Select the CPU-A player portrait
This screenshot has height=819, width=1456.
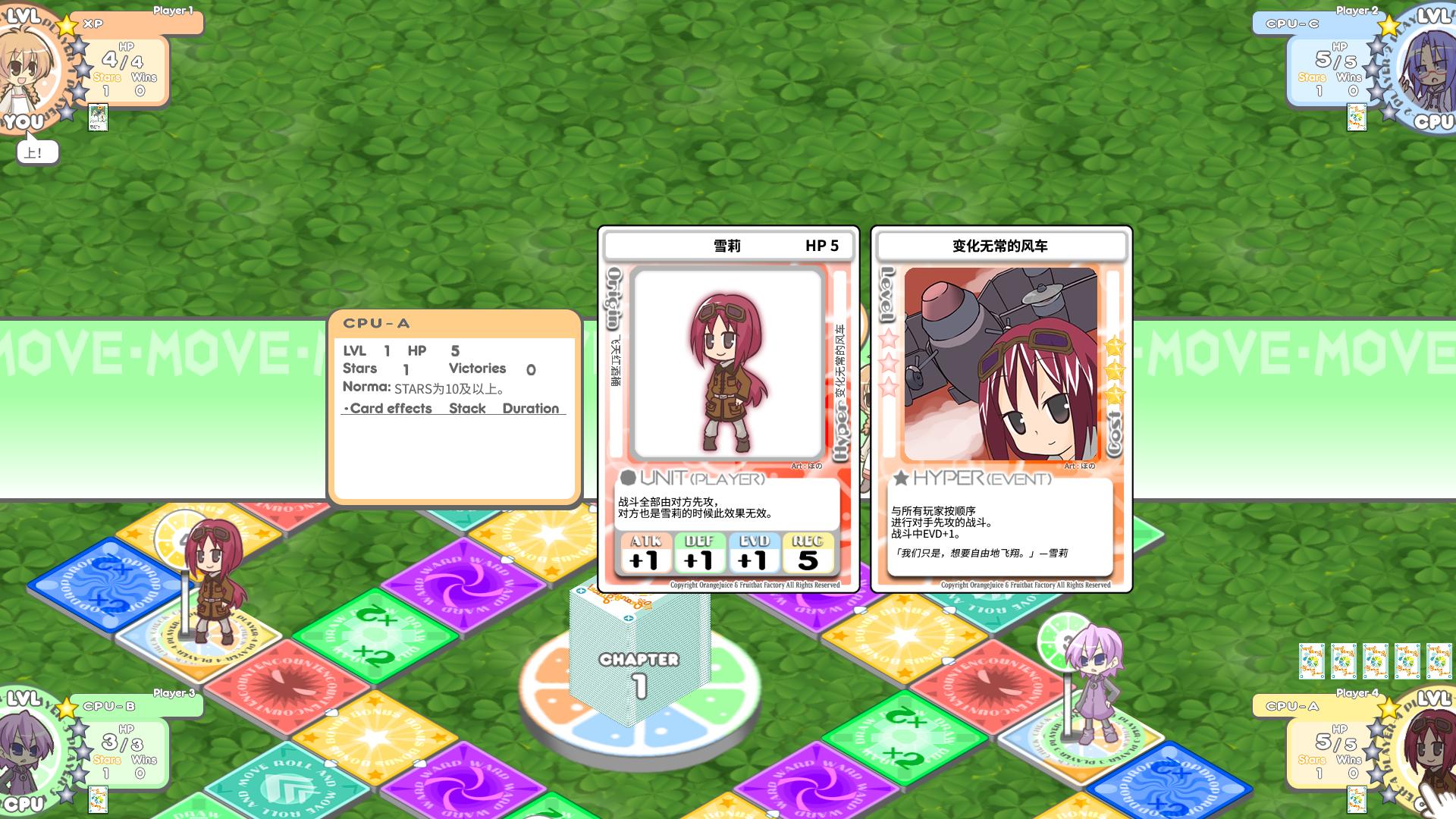click(1426, 747)
